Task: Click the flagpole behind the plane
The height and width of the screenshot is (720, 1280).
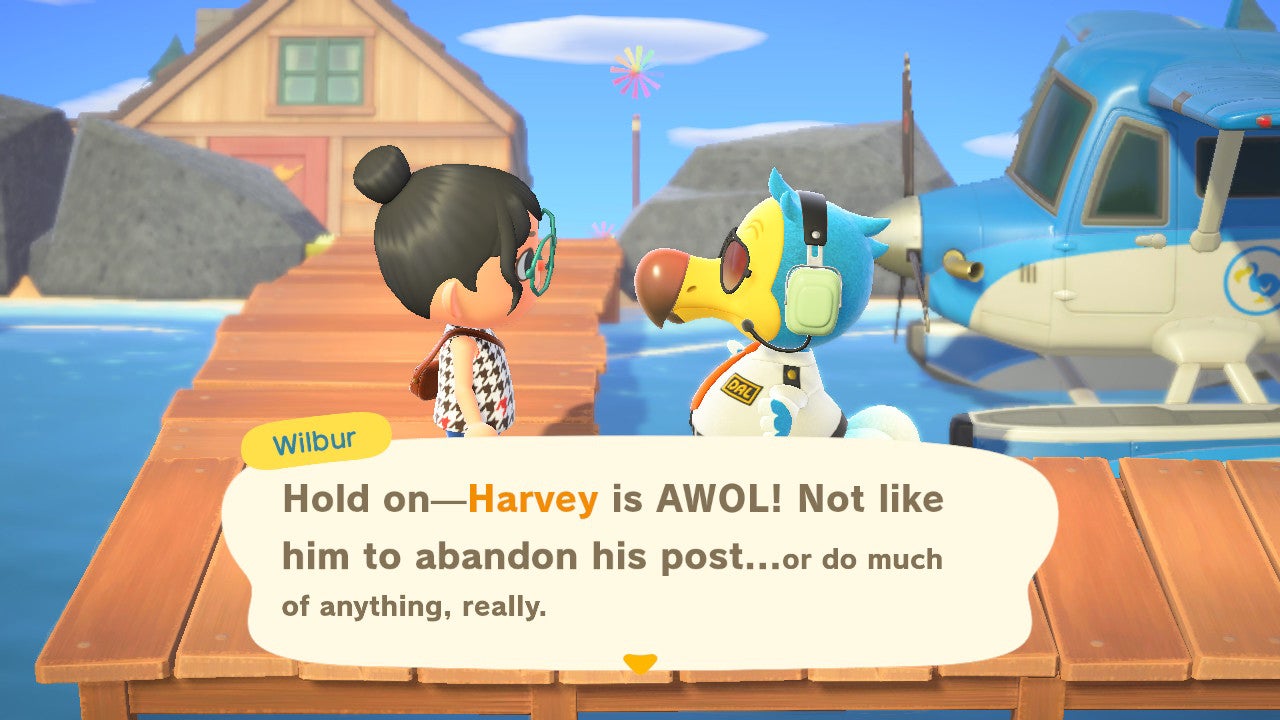Action: (637, 160)
